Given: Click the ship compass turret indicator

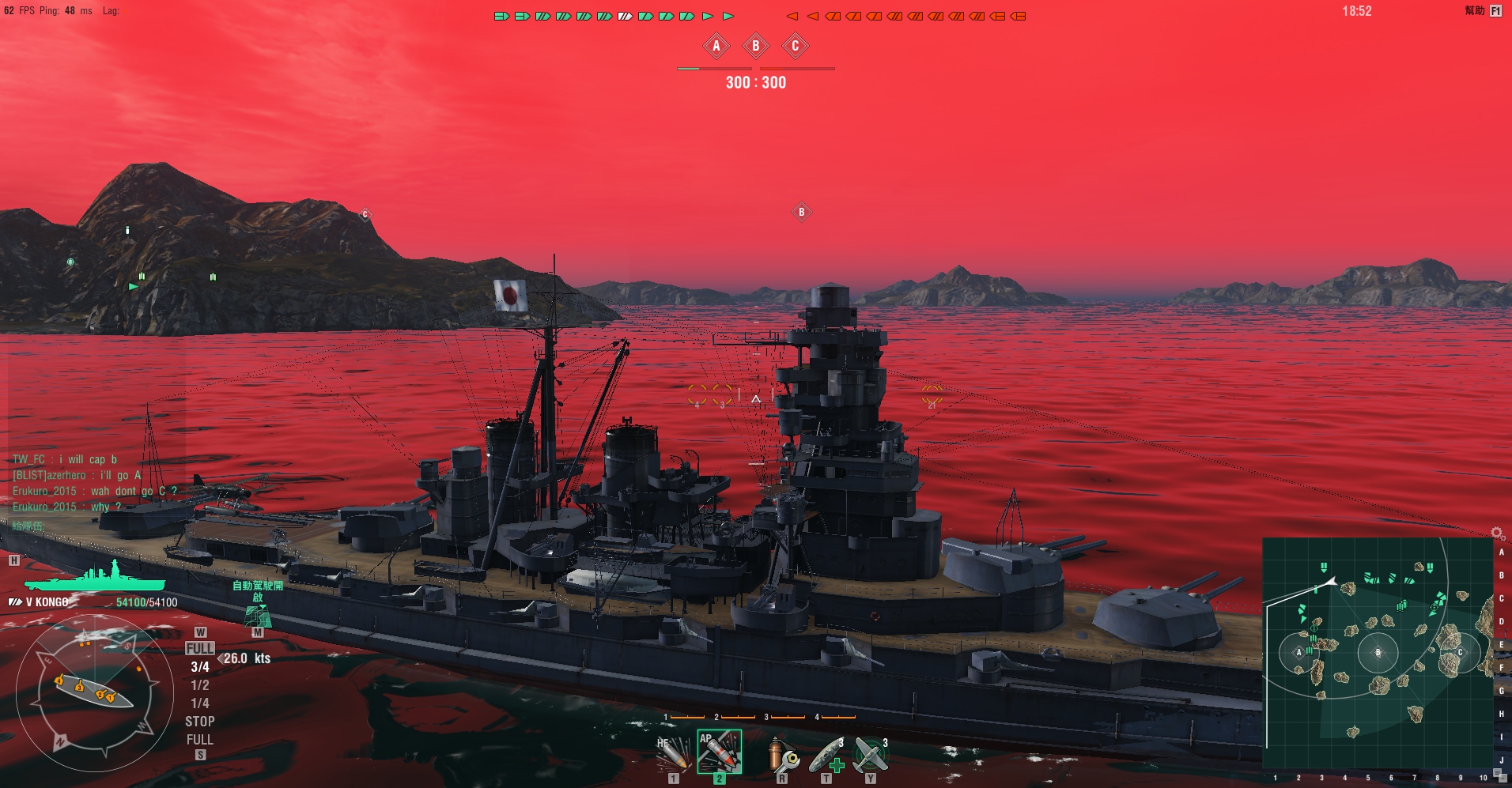Looking at the screenshot, I should pos(93,693).
